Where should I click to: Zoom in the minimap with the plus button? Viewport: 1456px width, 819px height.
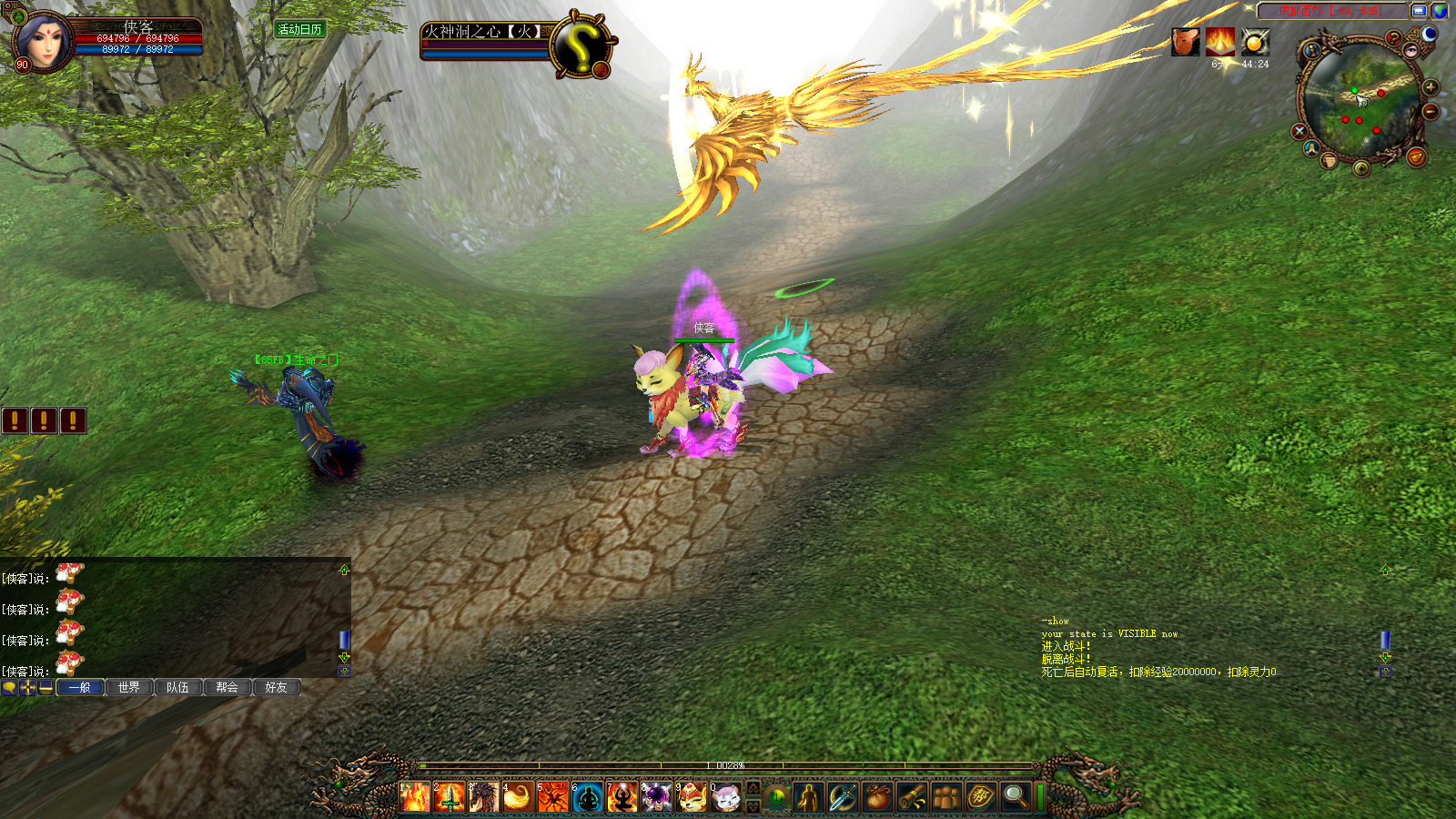click(x=1431, y=87)
